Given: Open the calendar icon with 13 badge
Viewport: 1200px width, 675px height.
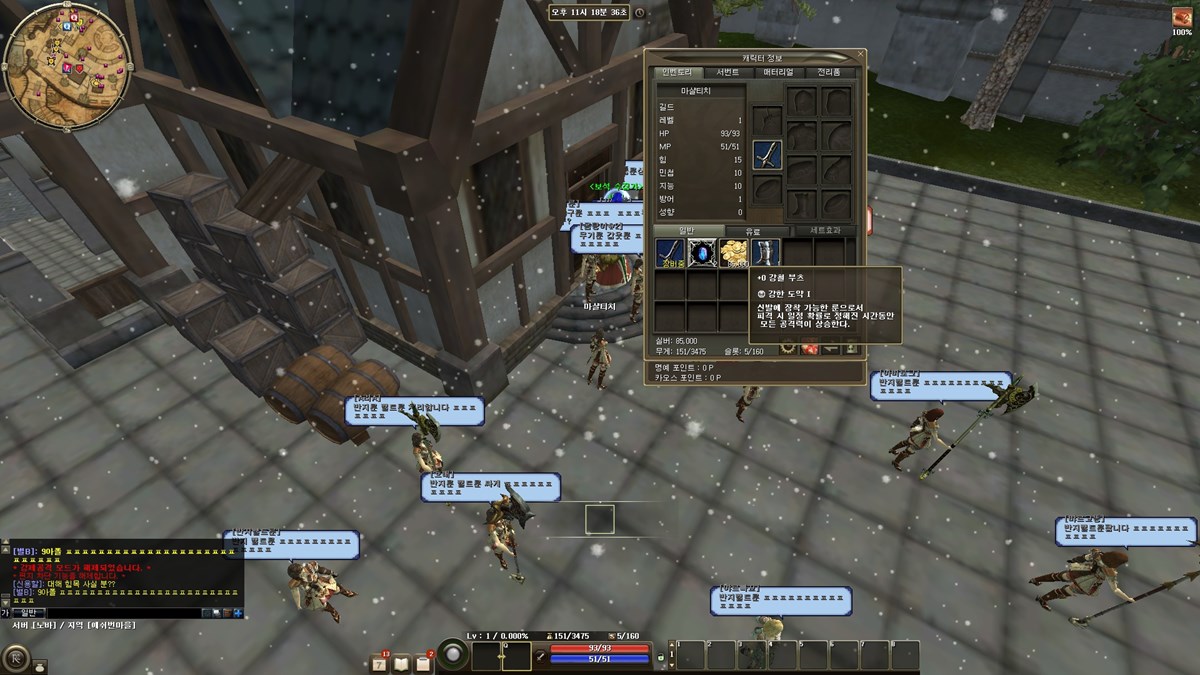Looking at the screenshot, I should [380, 661].
